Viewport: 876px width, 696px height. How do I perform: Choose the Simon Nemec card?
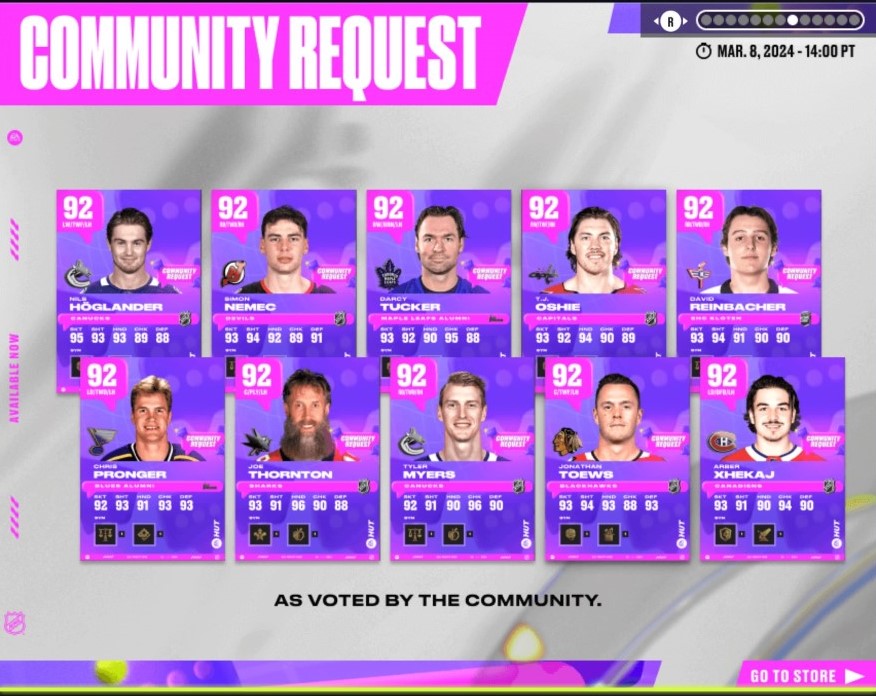point(283,270)
